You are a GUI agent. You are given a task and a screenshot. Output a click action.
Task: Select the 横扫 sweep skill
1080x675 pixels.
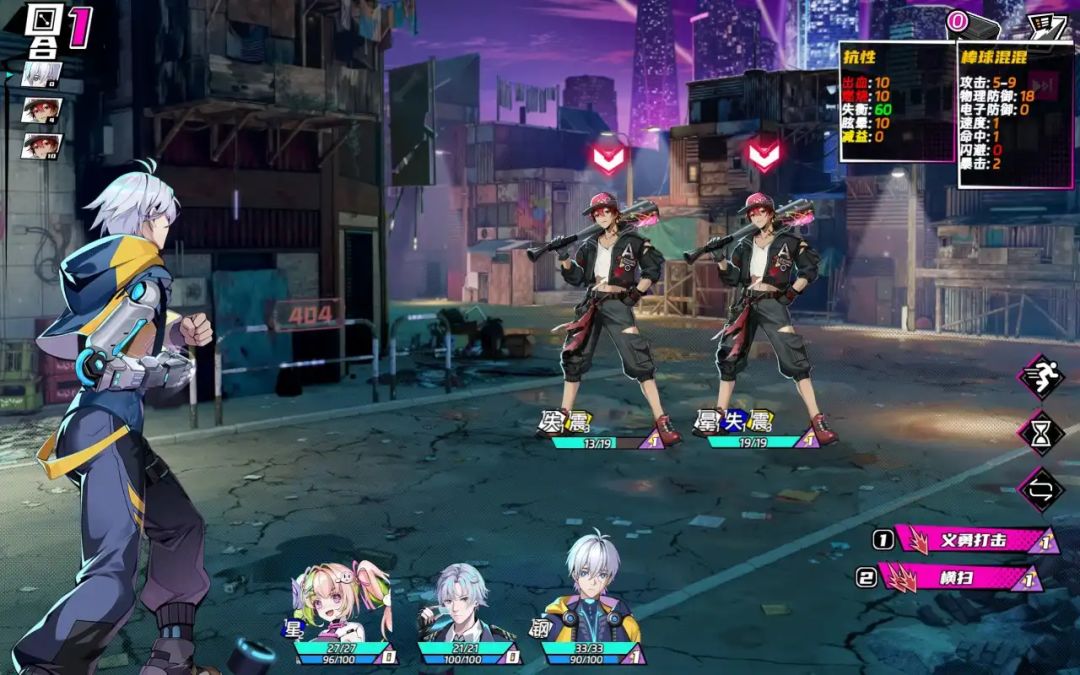tap(955, 577)
